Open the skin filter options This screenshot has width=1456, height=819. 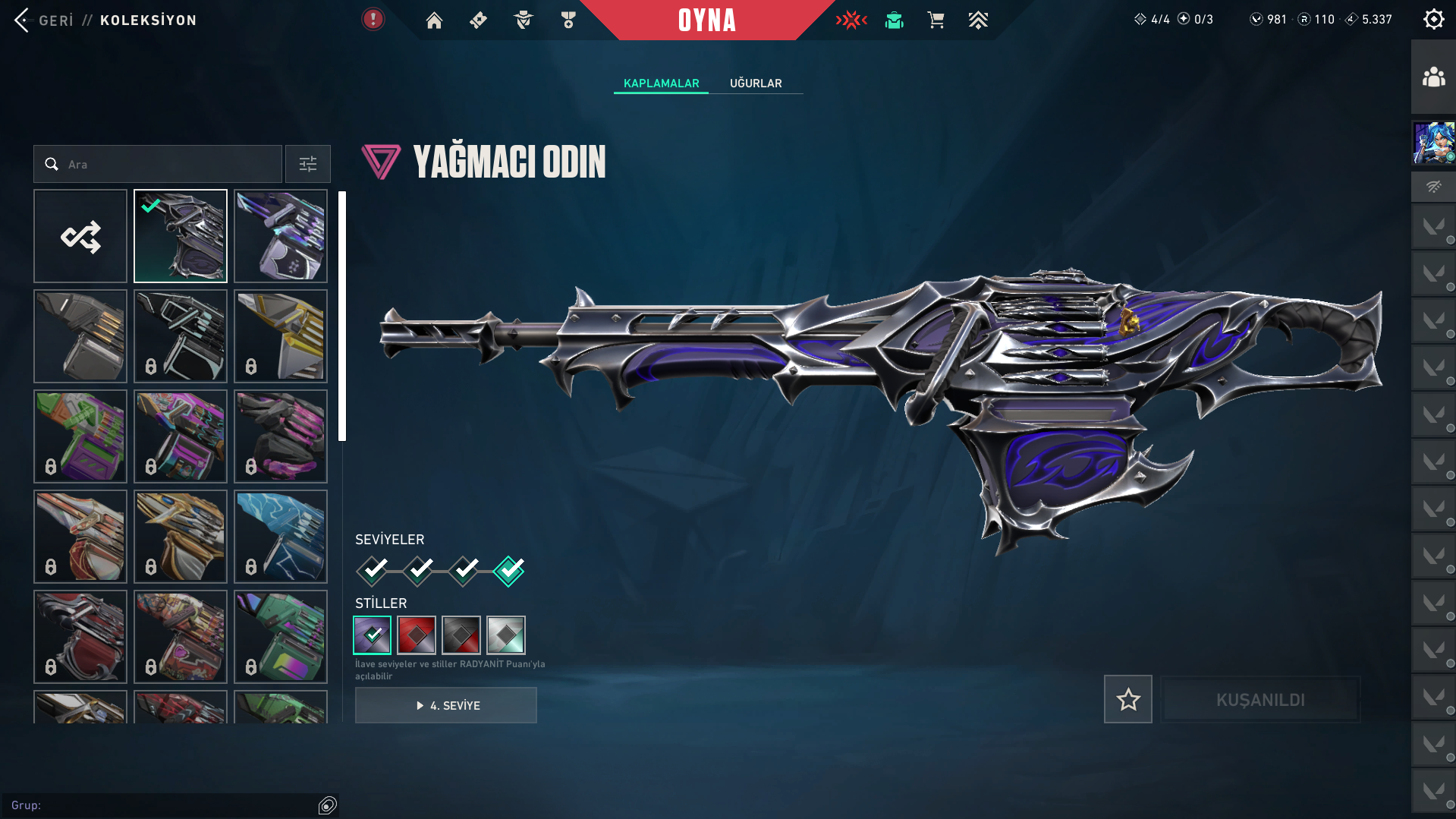(x=307, y=164)
